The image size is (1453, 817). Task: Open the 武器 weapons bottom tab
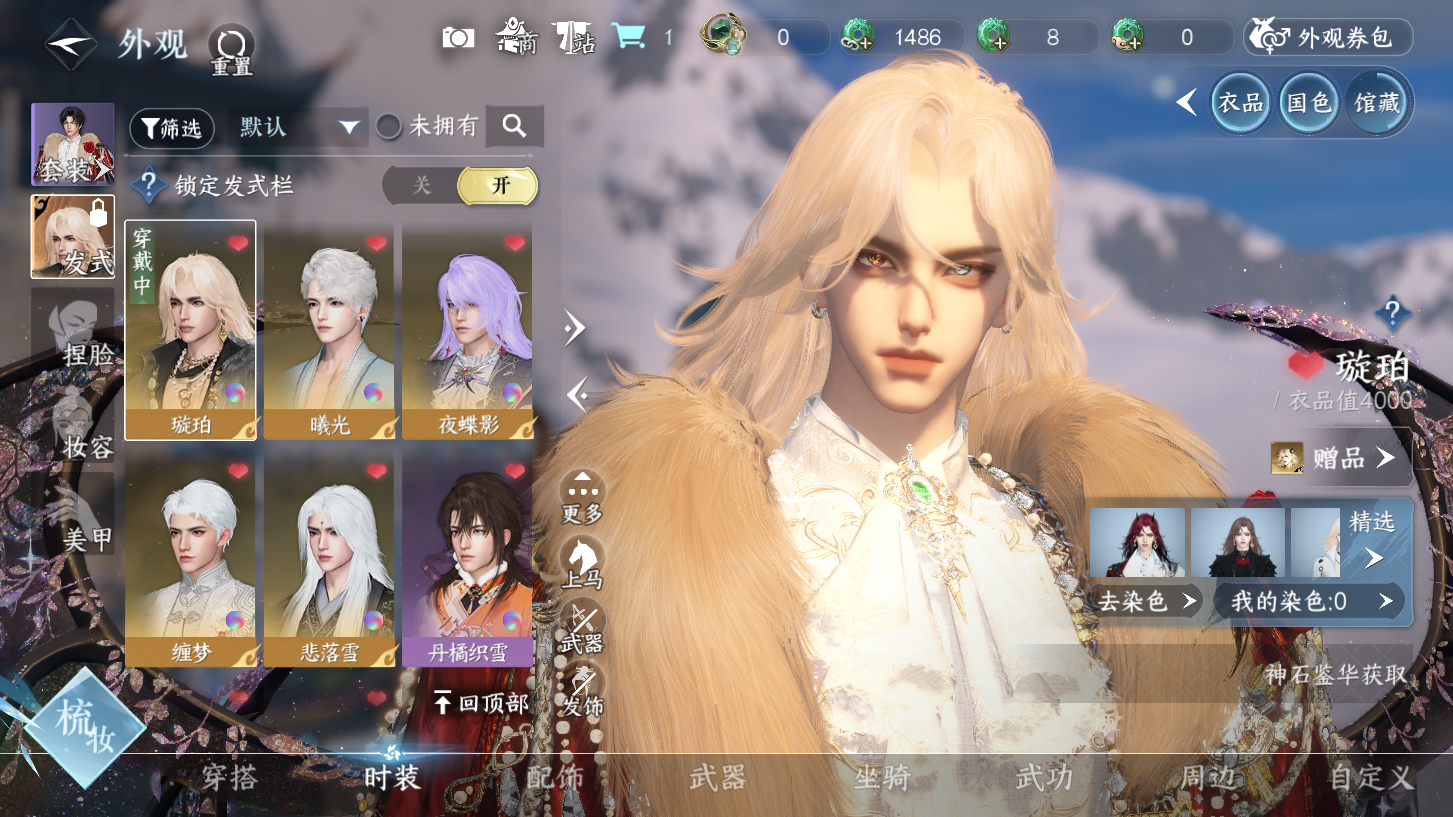tap(718, 777)
